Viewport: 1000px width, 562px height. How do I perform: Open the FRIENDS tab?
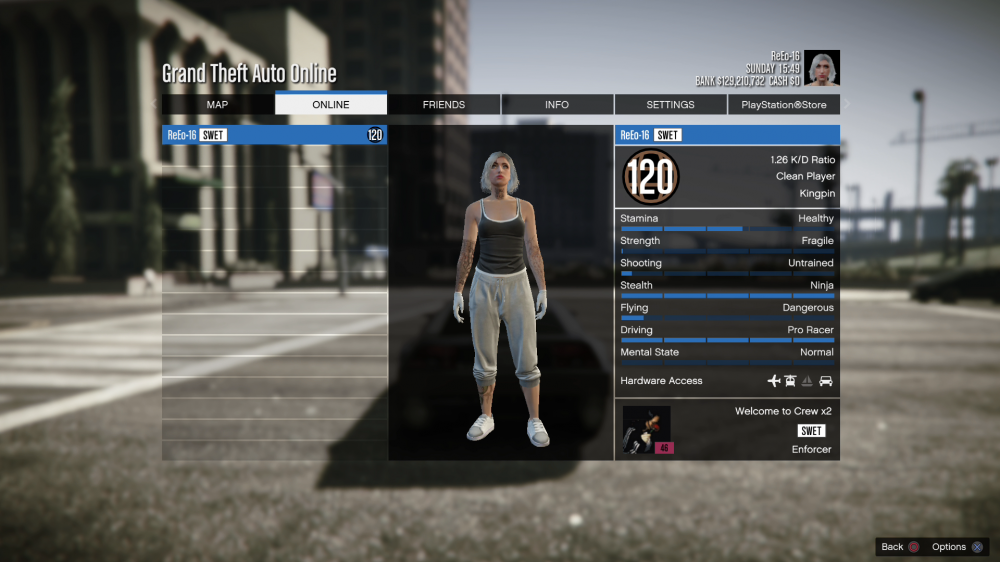point(444,105)
